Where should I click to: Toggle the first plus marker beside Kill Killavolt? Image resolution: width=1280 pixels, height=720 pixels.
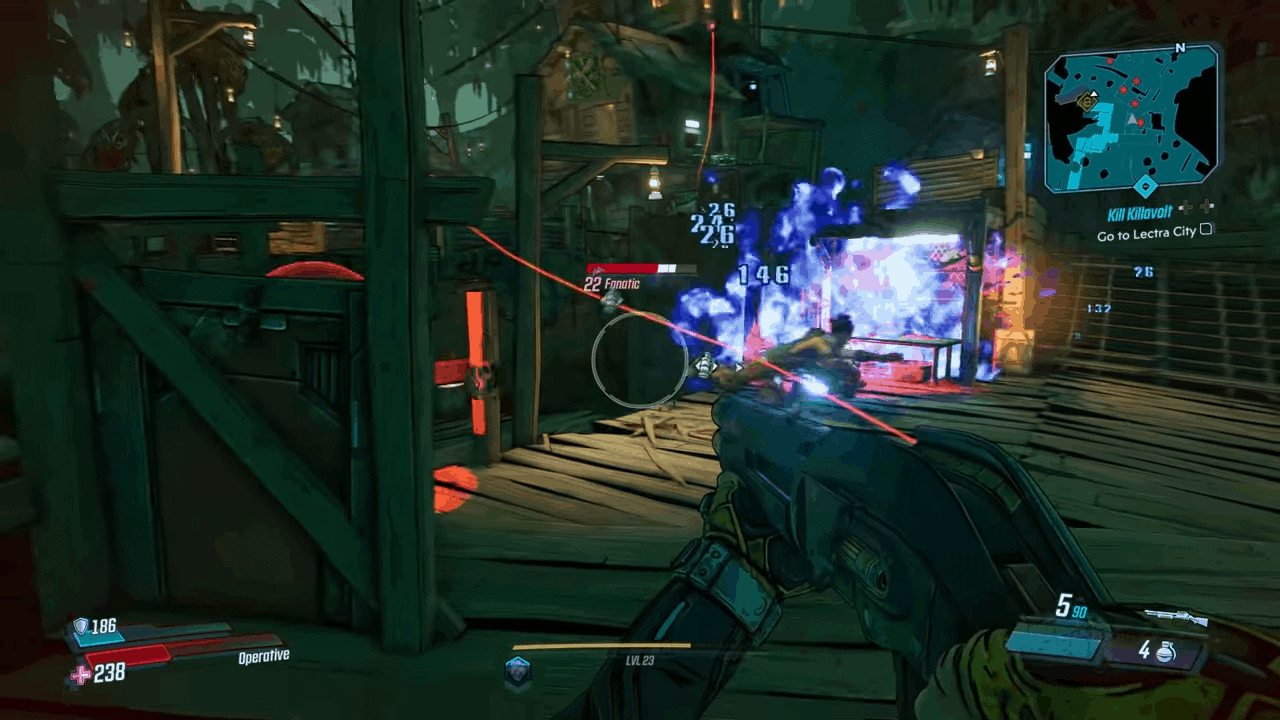1187,207
